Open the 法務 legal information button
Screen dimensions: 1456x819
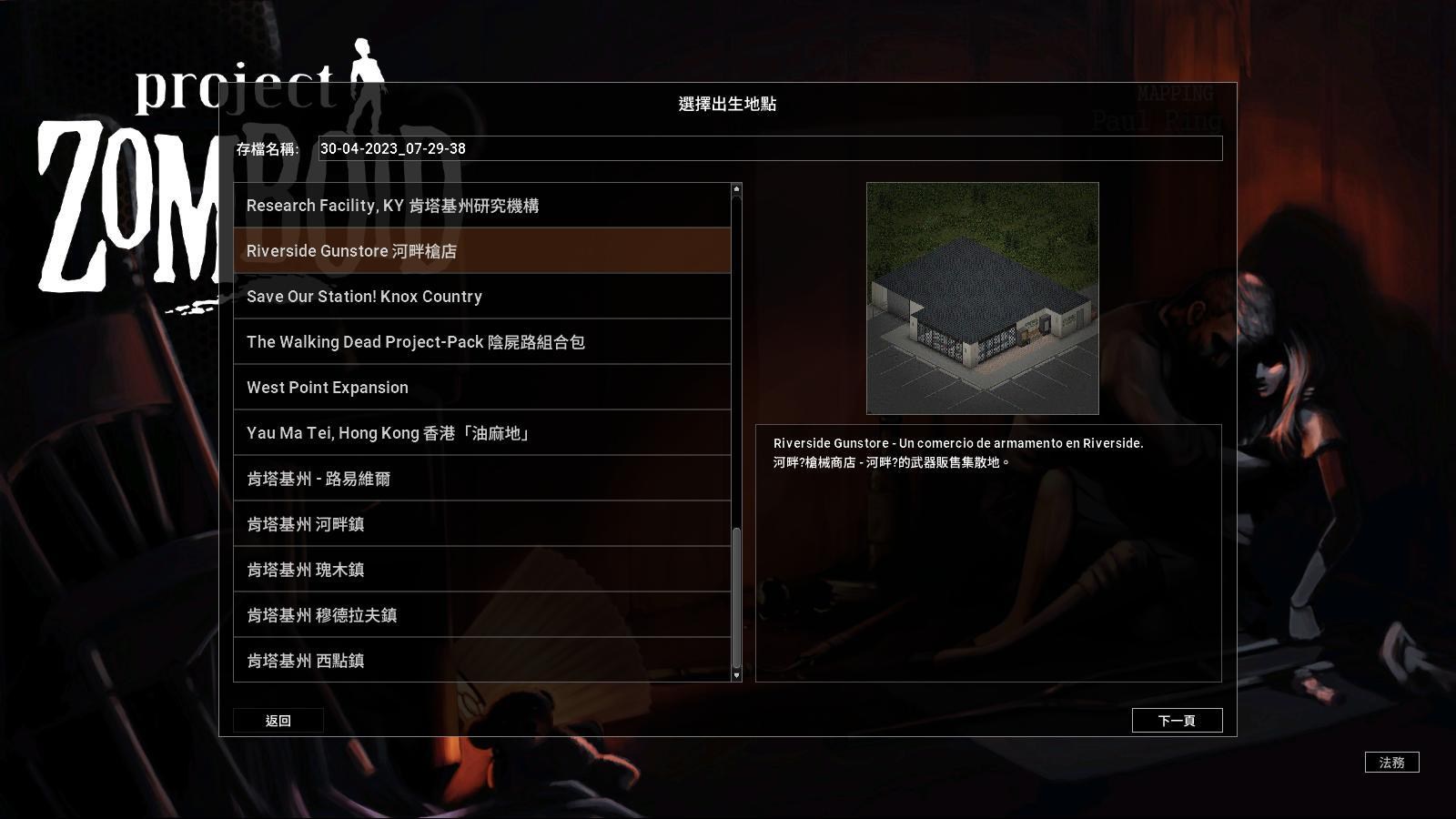click(x=1393, y=763)
